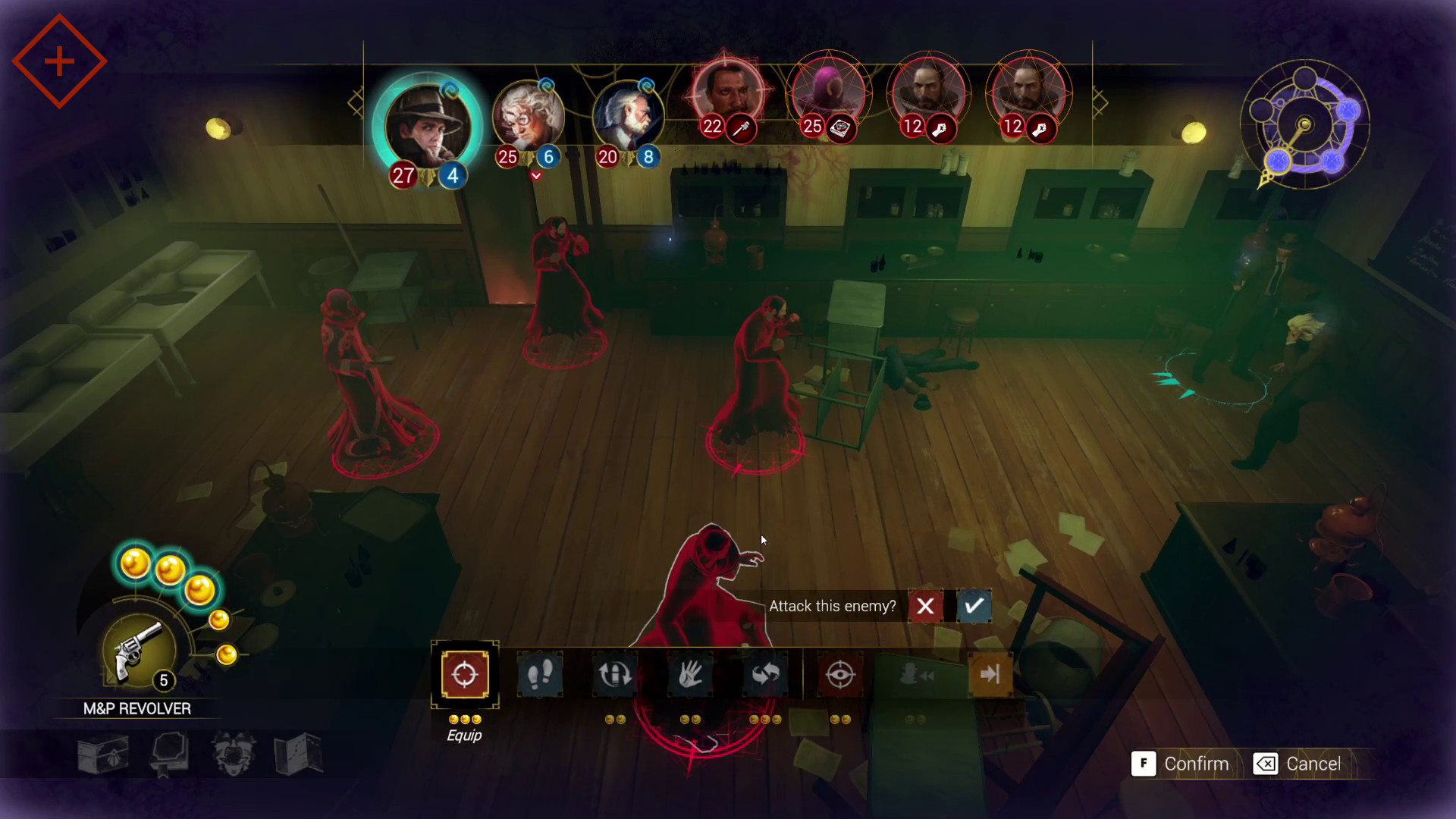Viewport: 1456px width, 819px height.
Task: Click the Confirm button bottom-right
Action: [1185, 764]
